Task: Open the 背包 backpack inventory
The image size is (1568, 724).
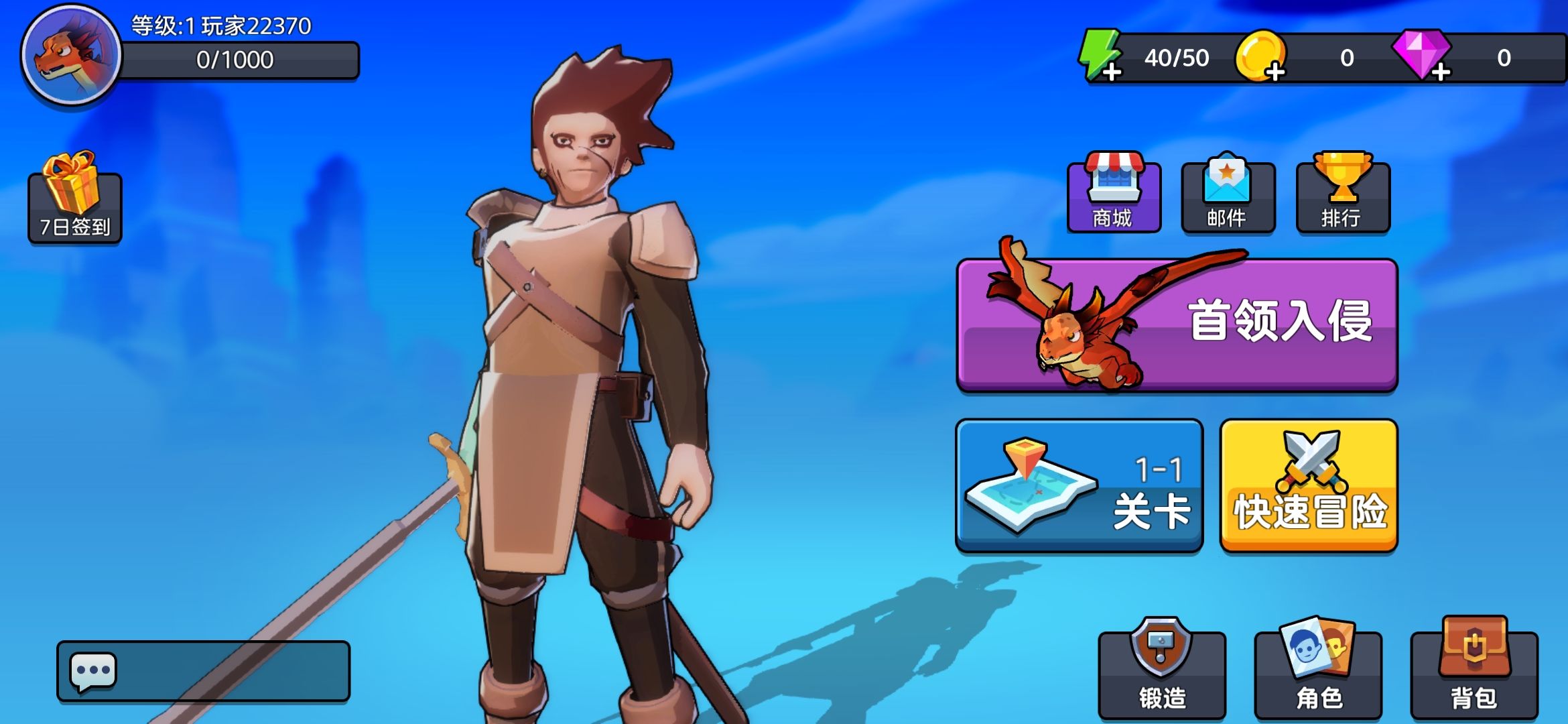Action: click(x=1474, y=673)
